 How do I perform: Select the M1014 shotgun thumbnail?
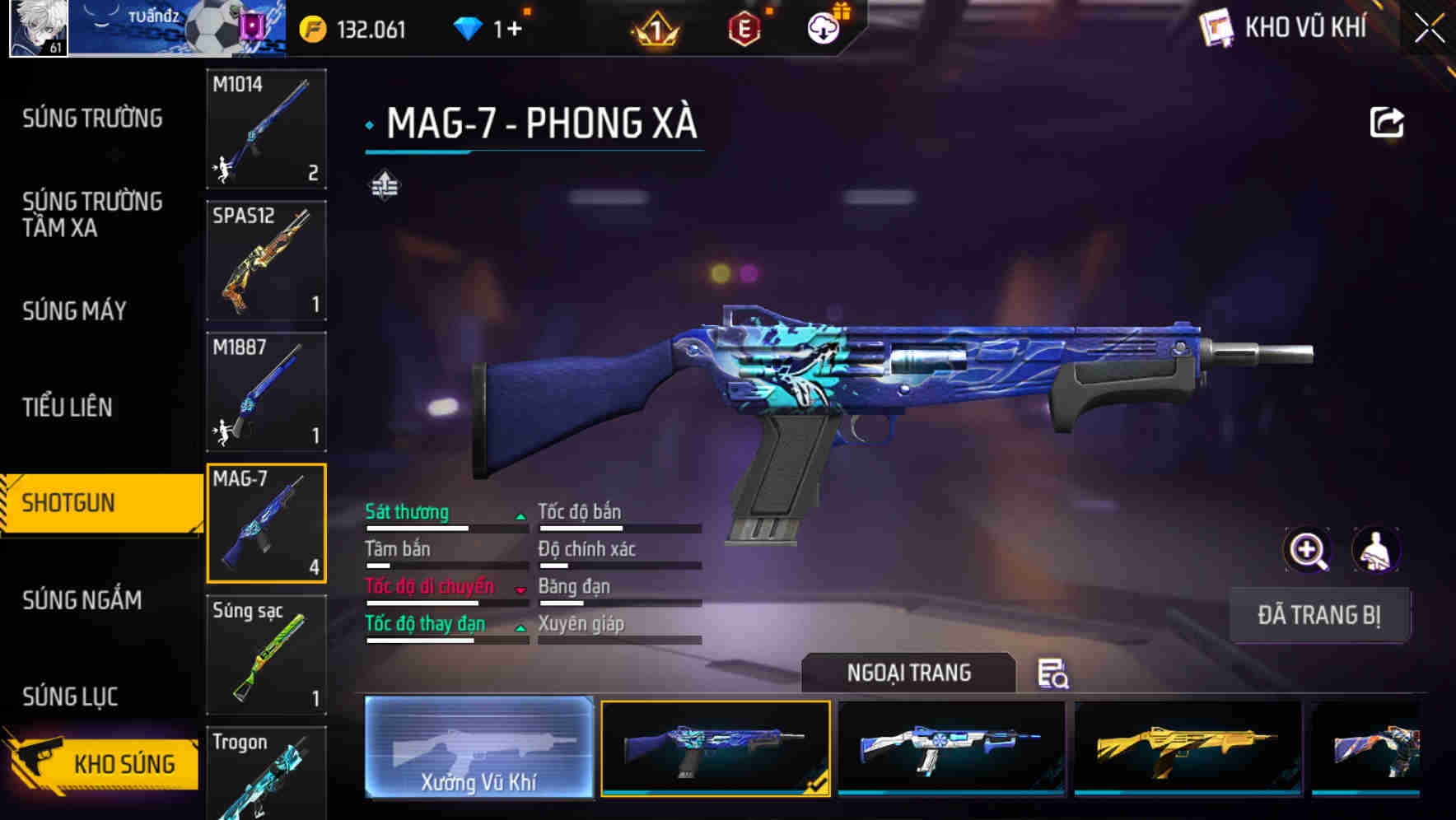[265, 129]
